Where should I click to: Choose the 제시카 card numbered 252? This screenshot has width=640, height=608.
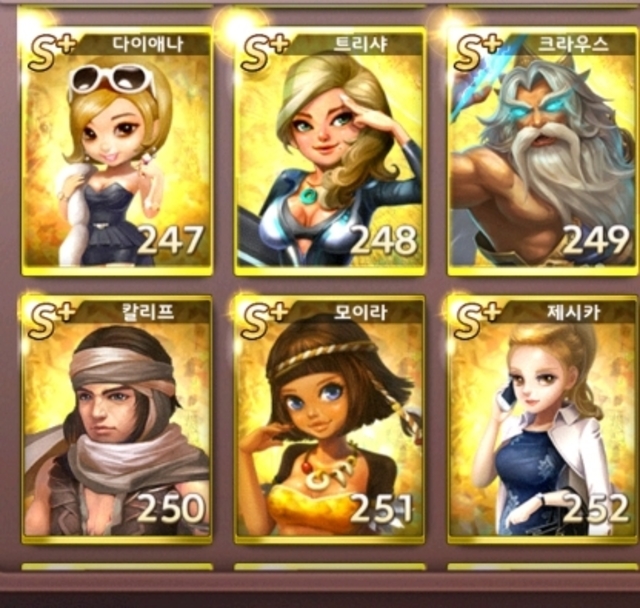pos(542,420)
